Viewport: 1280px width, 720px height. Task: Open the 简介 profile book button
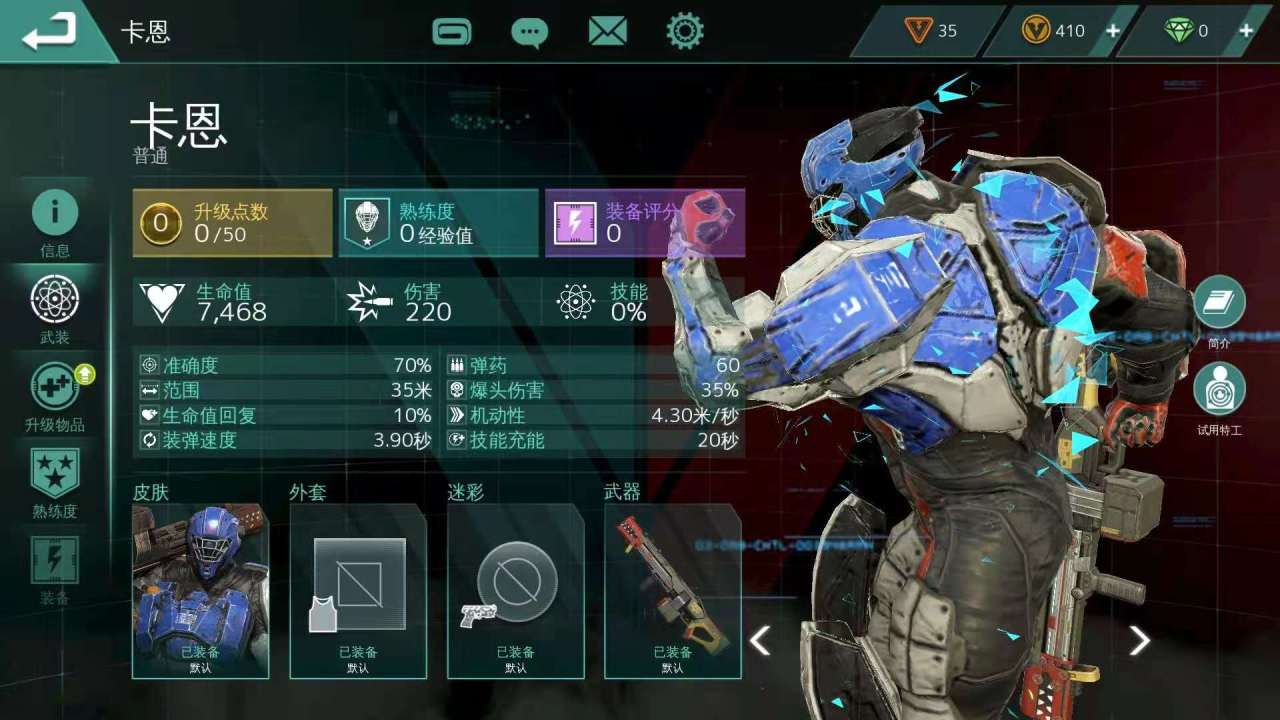click(x=1219, y=304)
